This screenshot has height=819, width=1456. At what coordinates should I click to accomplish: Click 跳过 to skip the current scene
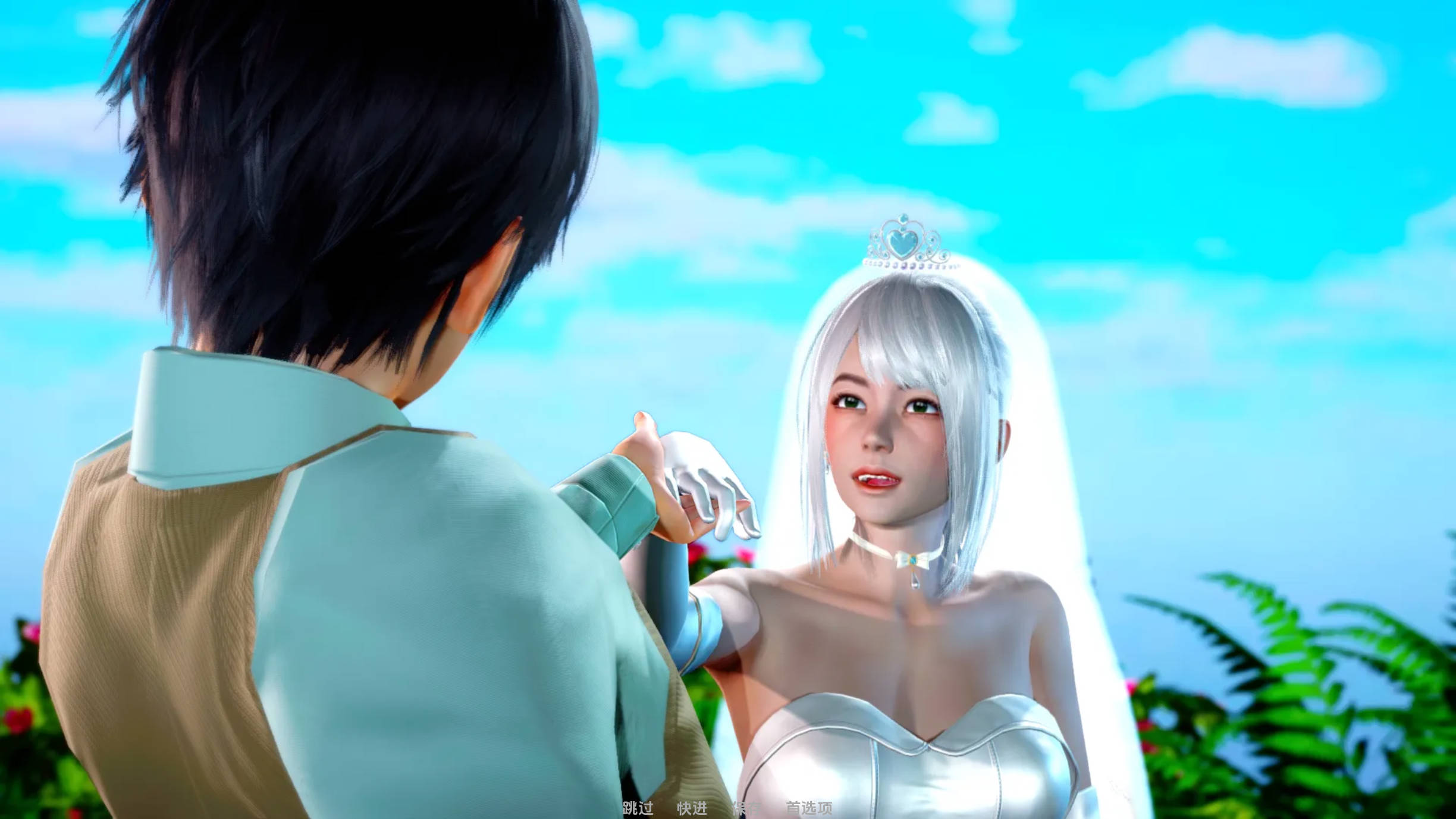[638, 808]
